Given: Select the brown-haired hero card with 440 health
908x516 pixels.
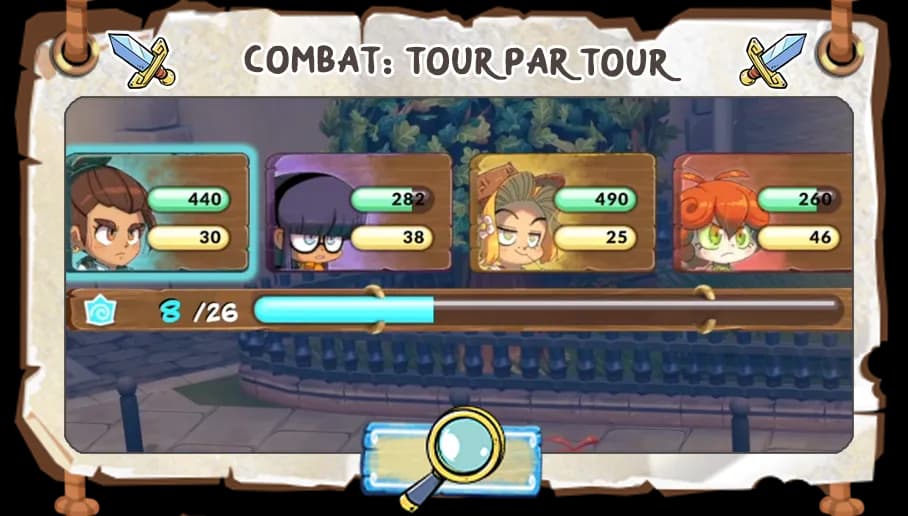Looking at the screenshot, I should click(x=157, y=212).
